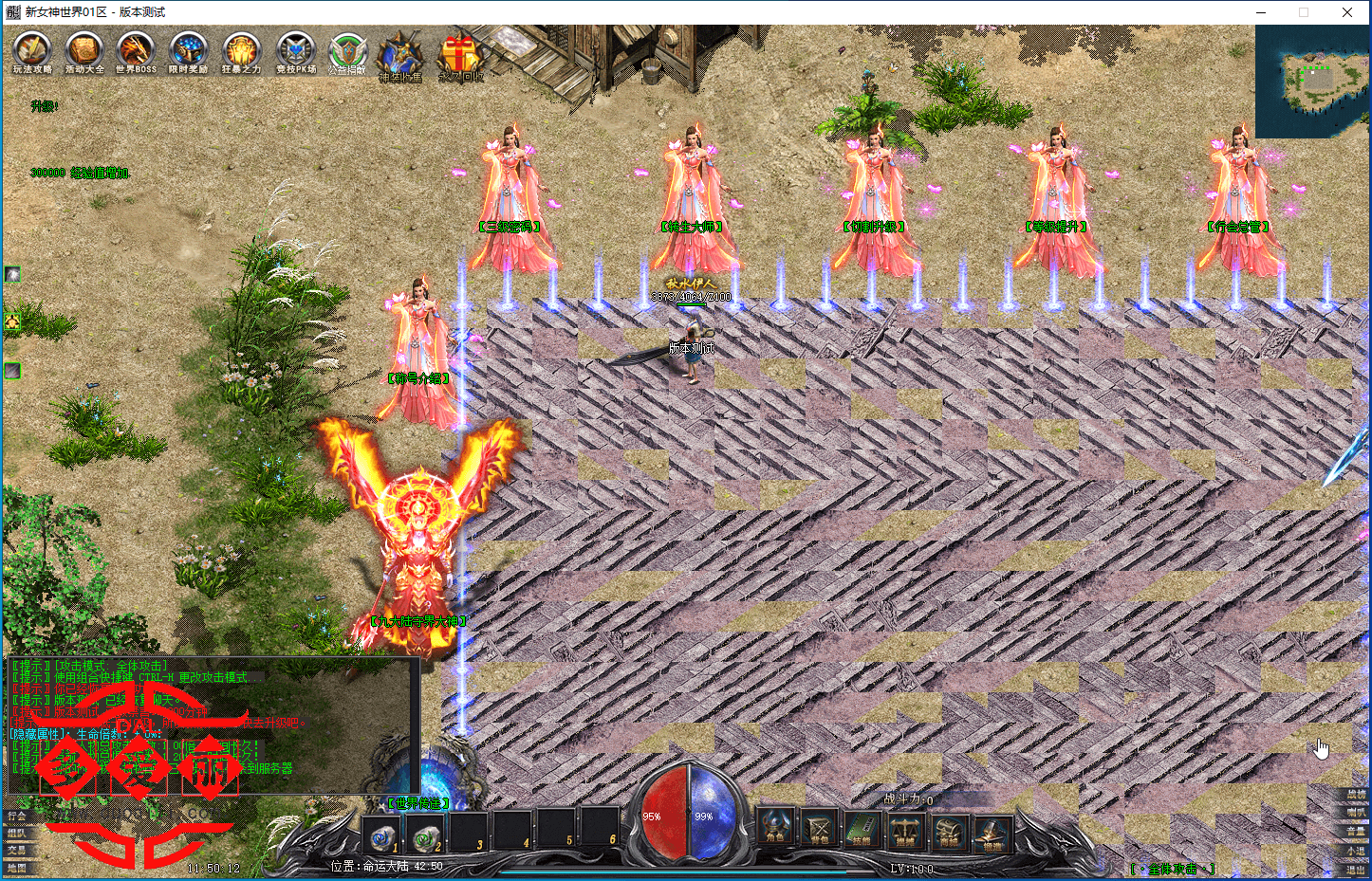Select the 世界BOSS dragon icon
1372x881 pixels.
tap(136, 51)
